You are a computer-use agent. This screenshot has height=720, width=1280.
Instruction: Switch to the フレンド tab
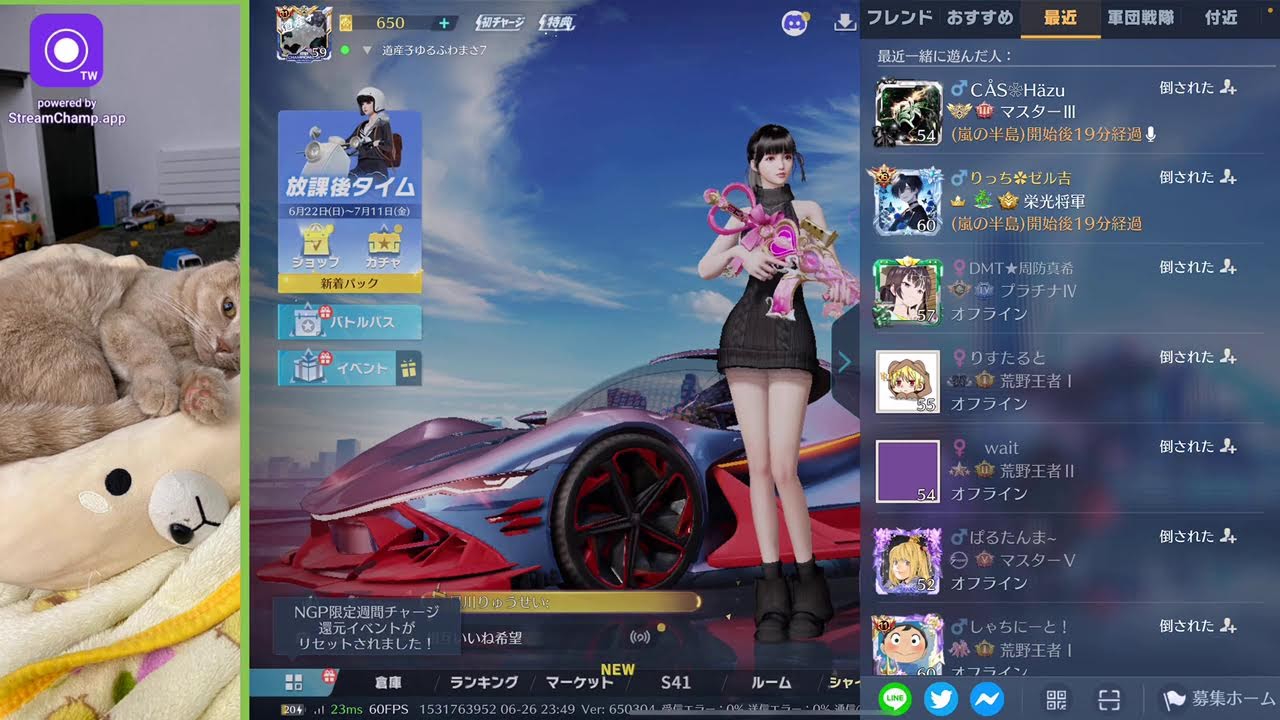click(899, 17)
